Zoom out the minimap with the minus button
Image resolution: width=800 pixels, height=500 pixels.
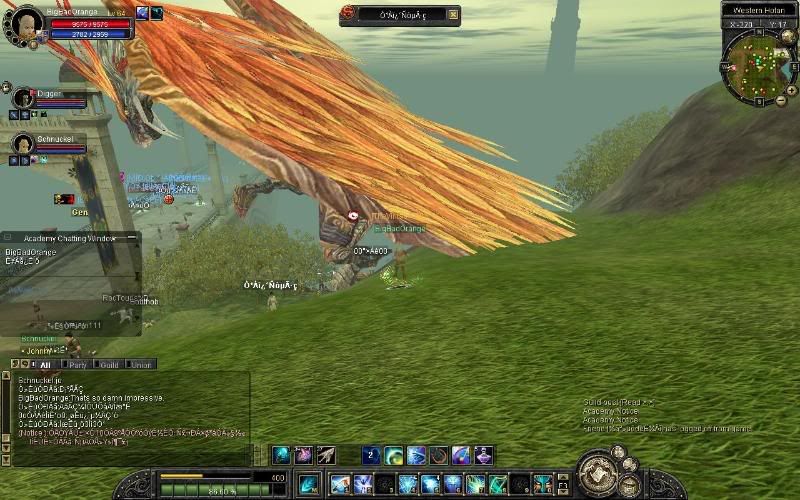click(780, 101)
